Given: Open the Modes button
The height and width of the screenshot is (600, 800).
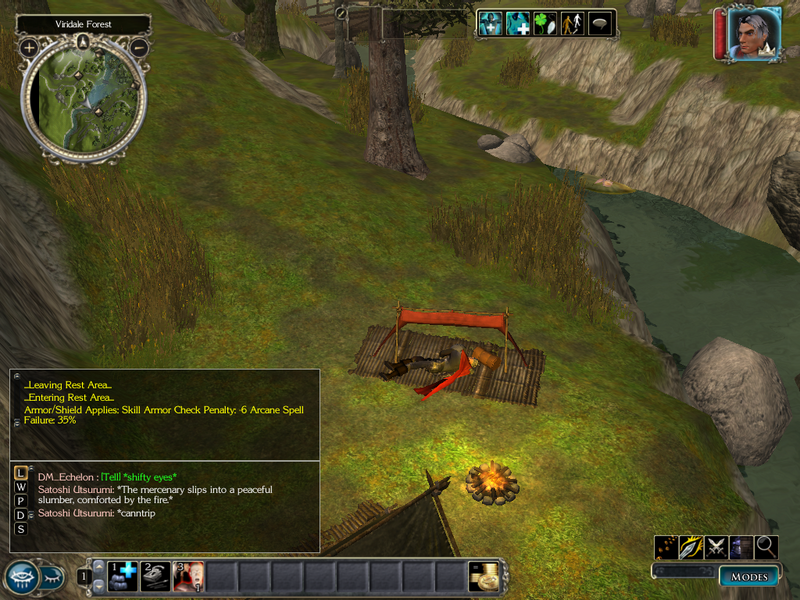Looking at the screenshot, I should (x=748, y=577).
